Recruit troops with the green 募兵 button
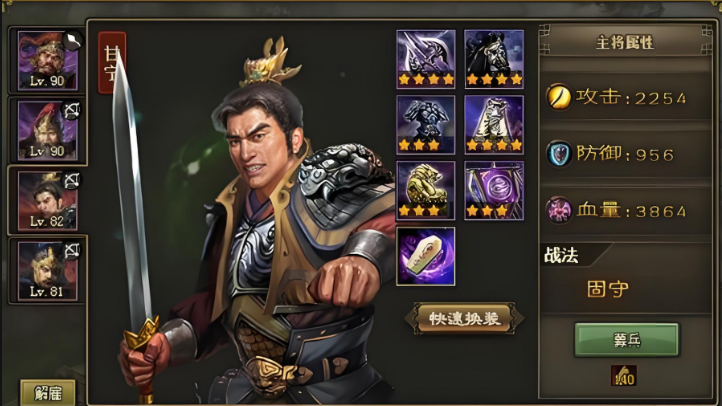 pyautogui.click(x=626, y=339)
